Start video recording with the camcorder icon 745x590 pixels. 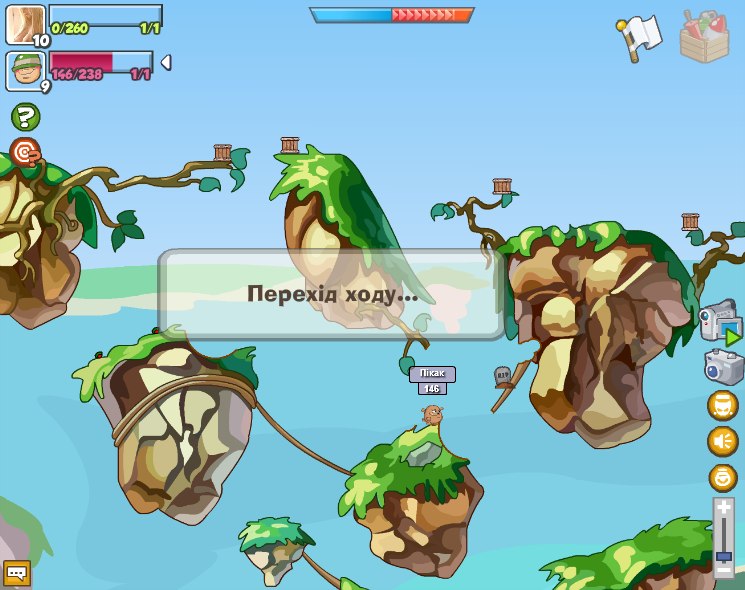720,322
